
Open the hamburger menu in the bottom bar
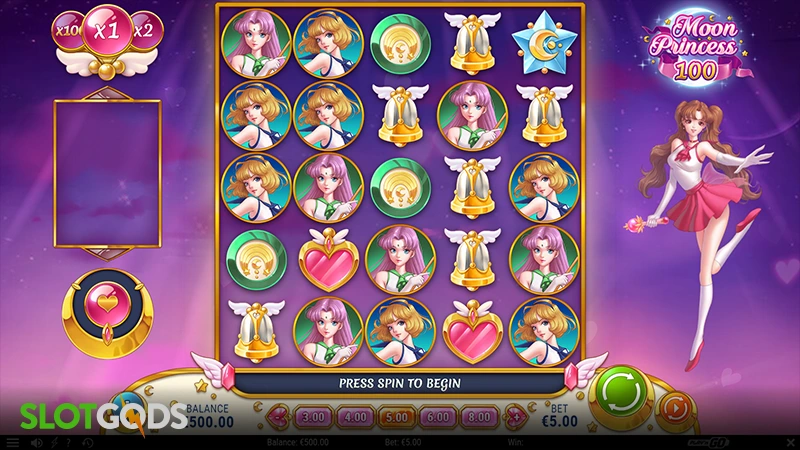click(x=12, y=442)
